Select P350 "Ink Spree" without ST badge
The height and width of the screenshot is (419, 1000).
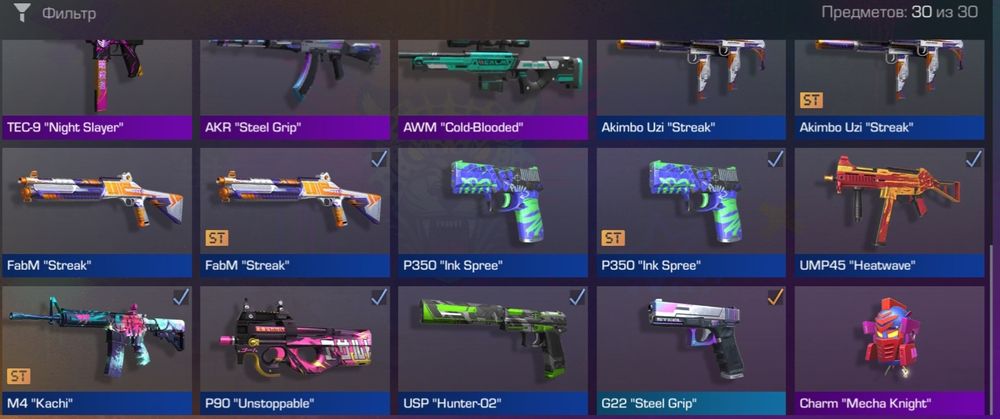click(492, 210)
